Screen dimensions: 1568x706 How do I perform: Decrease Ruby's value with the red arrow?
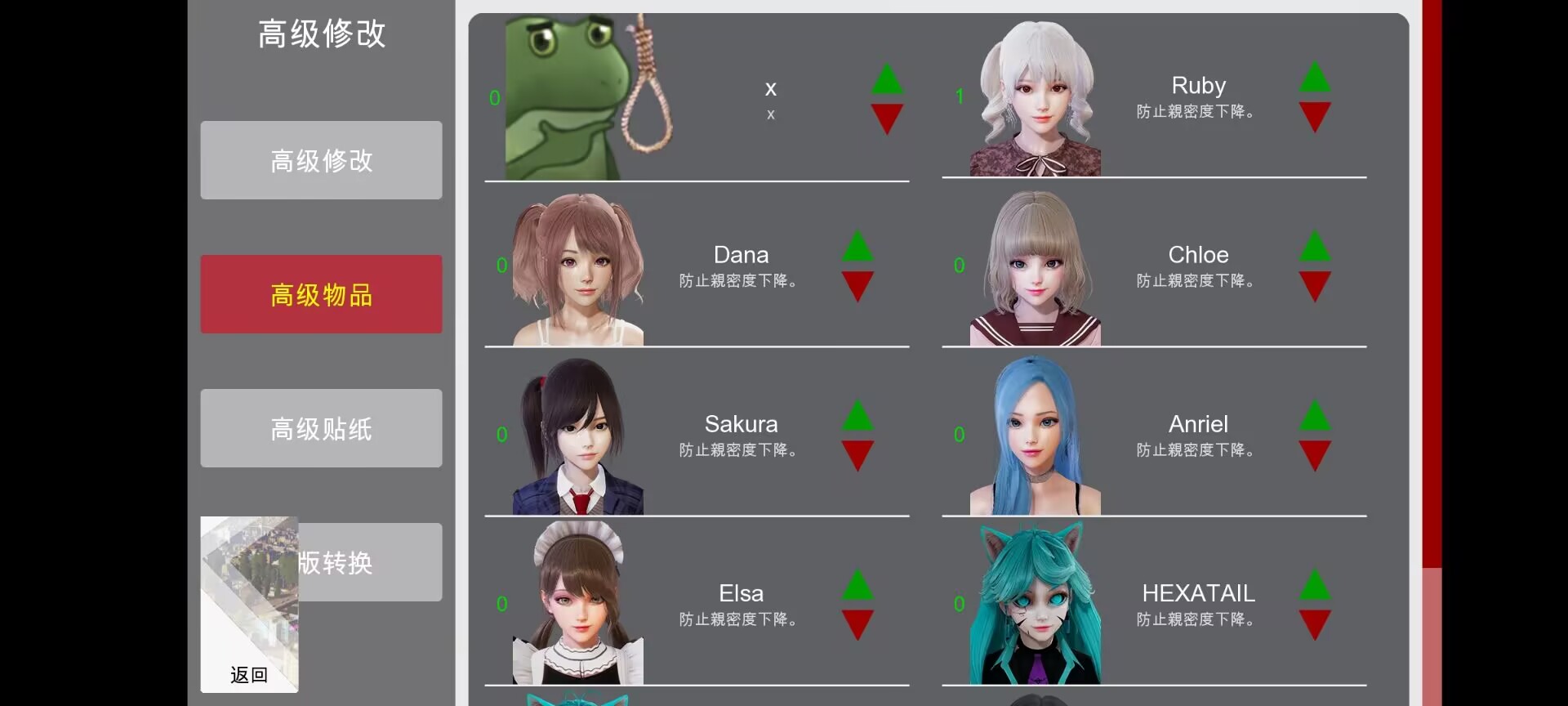coord(1315,117)
